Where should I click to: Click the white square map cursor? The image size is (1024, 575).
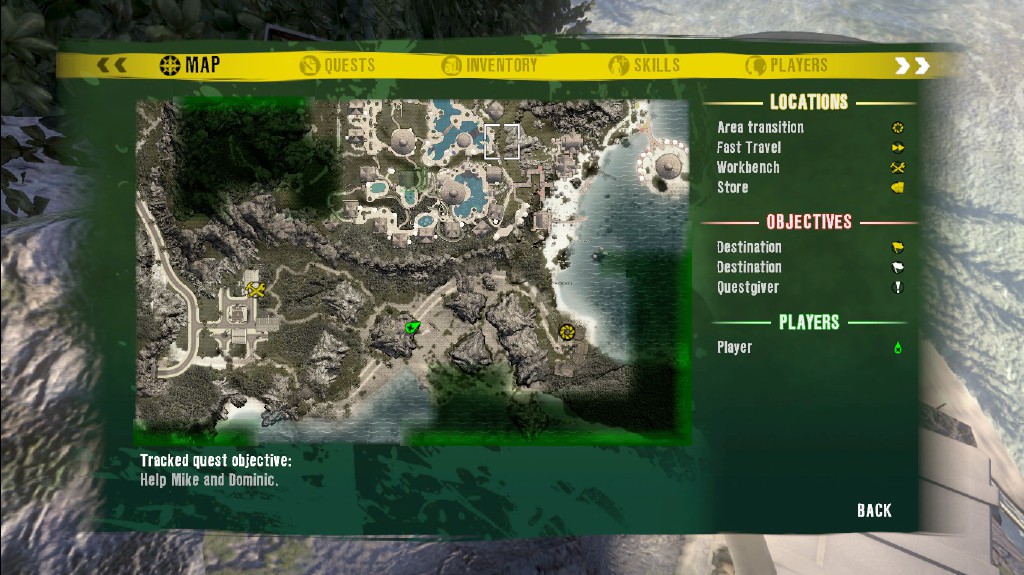click(502, 142)
